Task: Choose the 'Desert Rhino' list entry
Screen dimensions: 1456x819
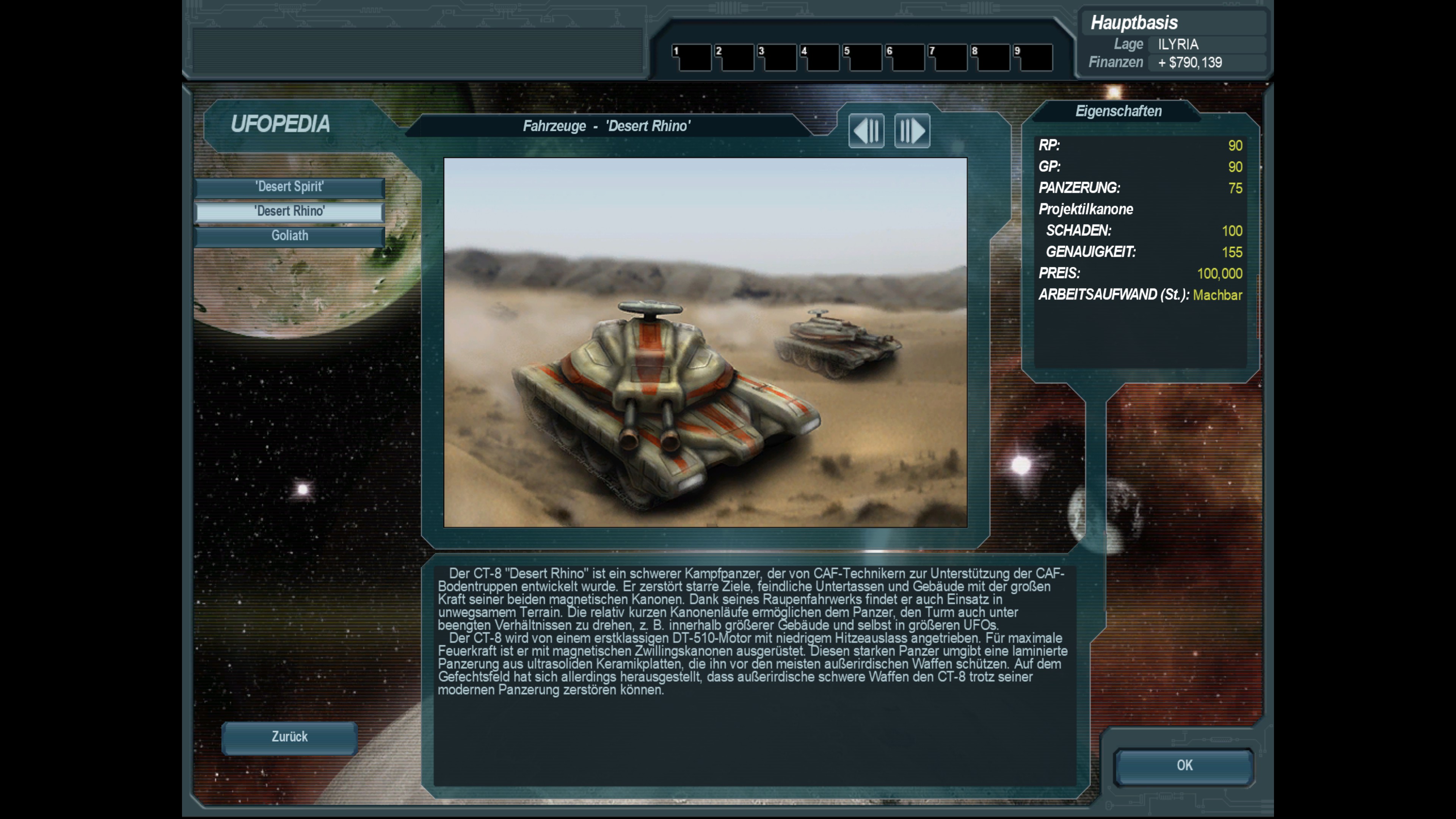Action: pyautogui.click(x=289, y=212)
